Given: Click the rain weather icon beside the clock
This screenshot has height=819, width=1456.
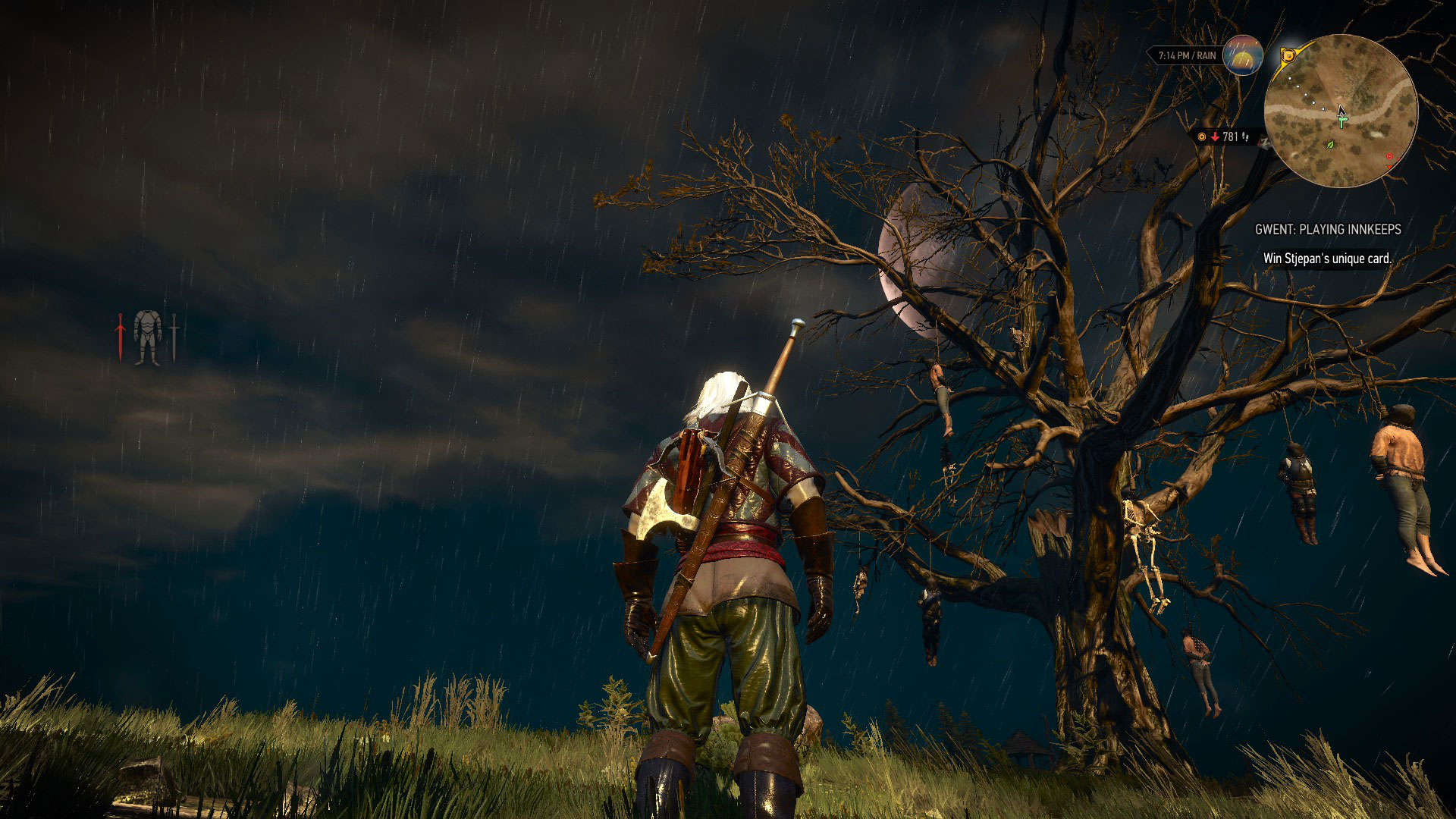Looking at the screenshot, I should 1243,56.
